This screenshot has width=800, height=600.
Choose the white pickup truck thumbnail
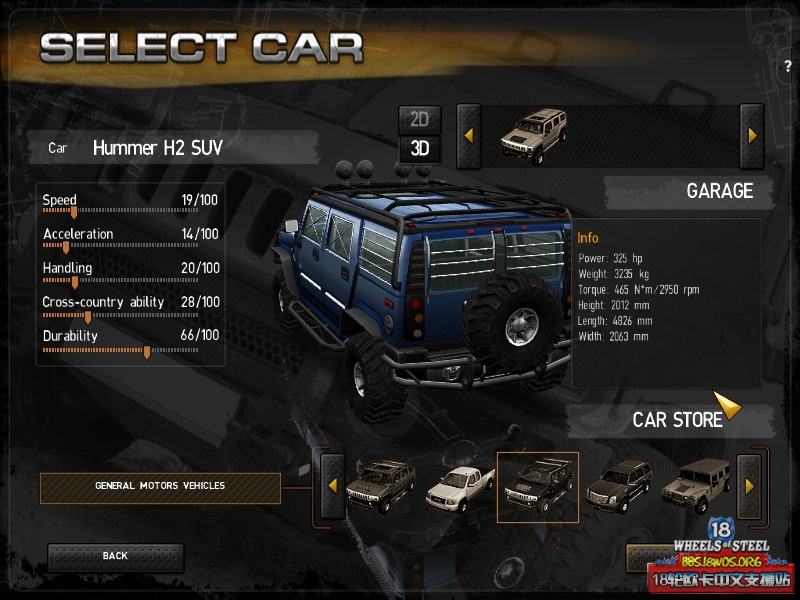coord(460,487)
